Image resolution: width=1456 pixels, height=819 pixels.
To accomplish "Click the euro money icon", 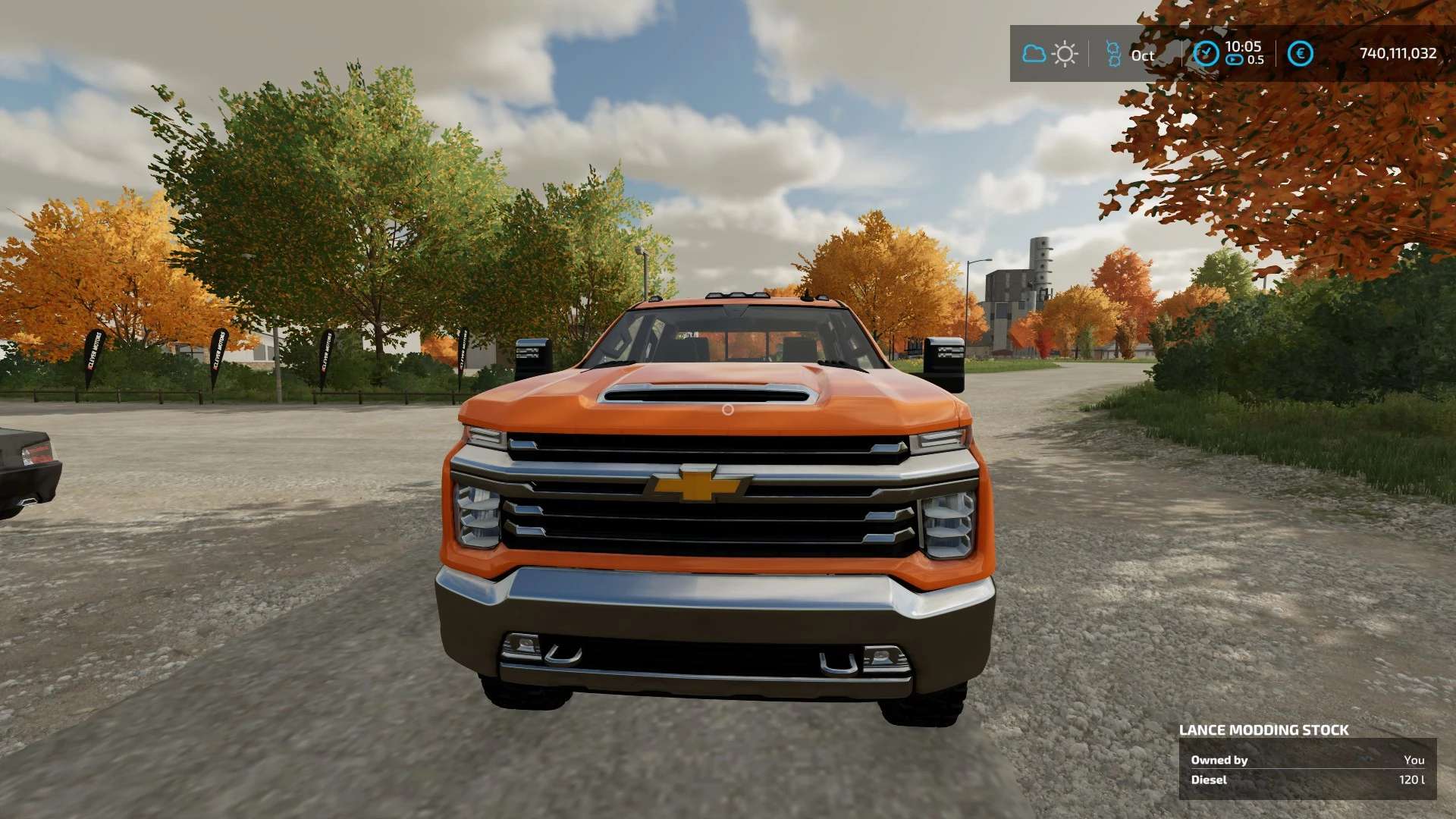I will tap(1301, 53).
